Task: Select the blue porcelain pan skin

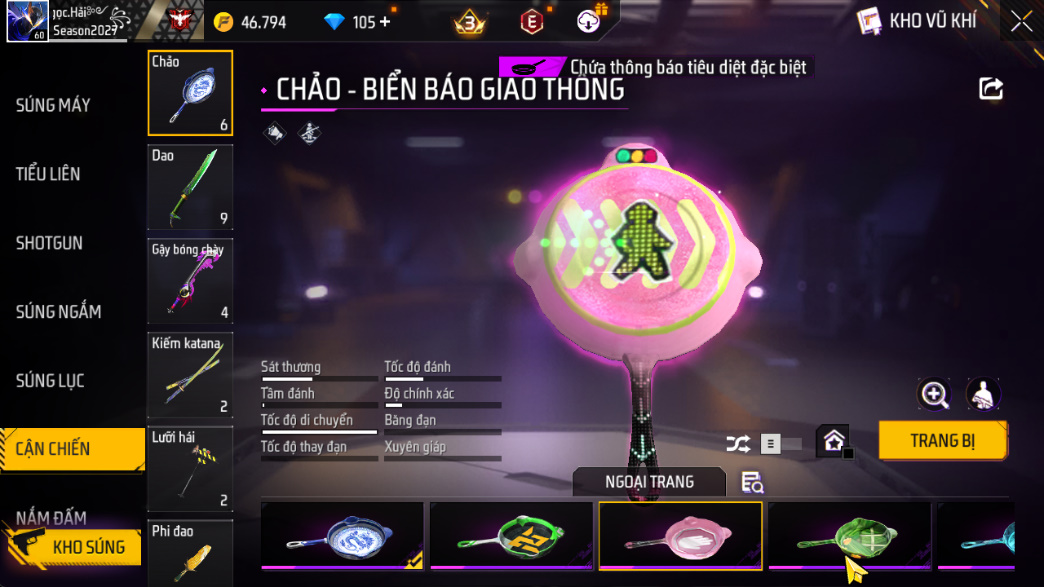Action: [x=342, y=535]
